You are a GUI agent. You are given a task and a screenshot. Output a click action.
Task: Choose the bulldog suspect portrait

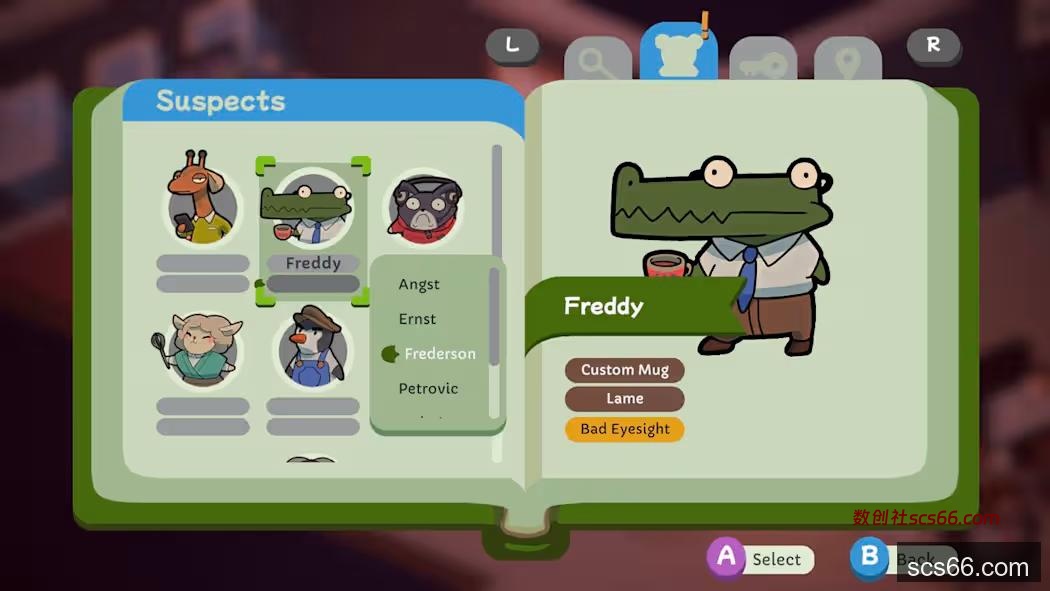coord(424,210)
